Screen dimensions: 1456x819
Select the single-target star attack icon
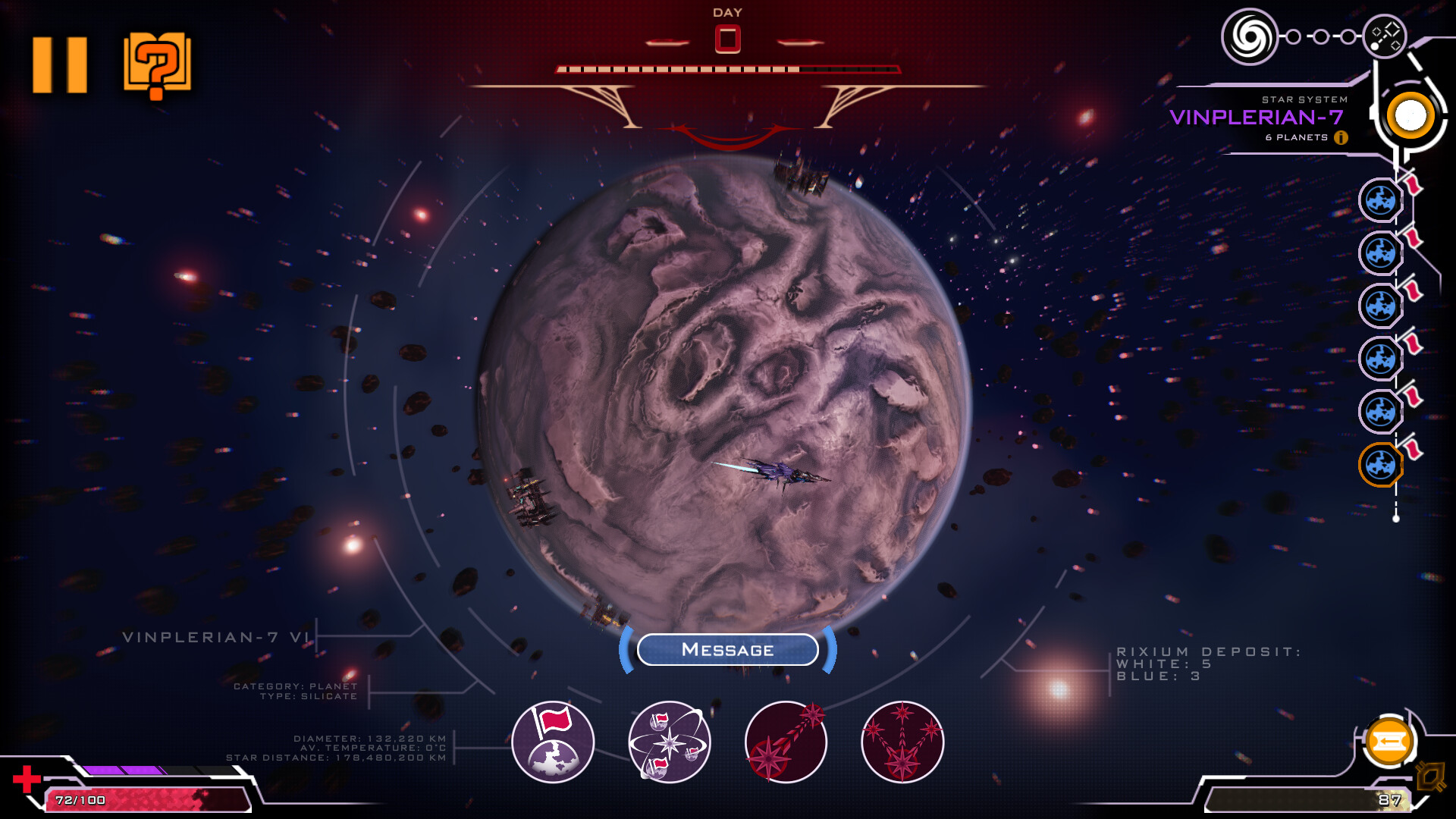pyautogui.click(x=786, y=741)
